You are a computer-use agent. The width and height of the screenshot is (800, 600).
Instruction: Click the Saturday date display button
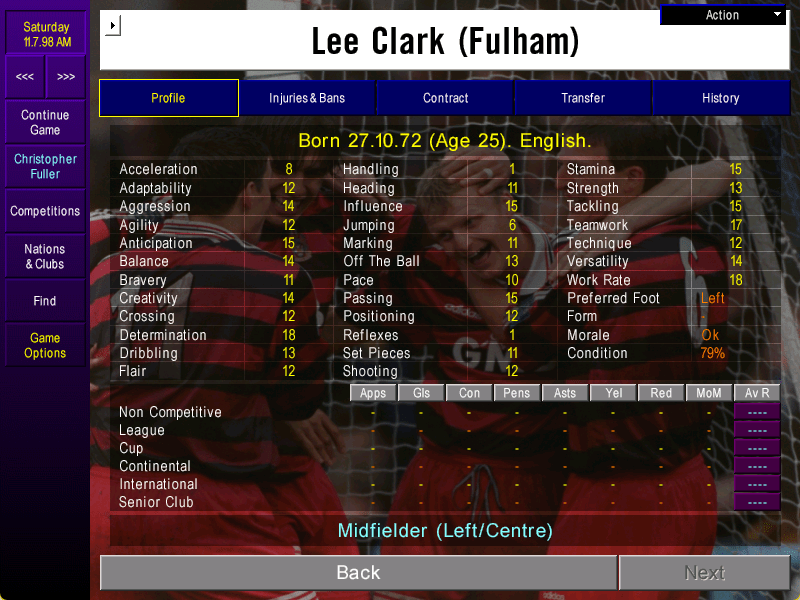[x=46, y=35]
